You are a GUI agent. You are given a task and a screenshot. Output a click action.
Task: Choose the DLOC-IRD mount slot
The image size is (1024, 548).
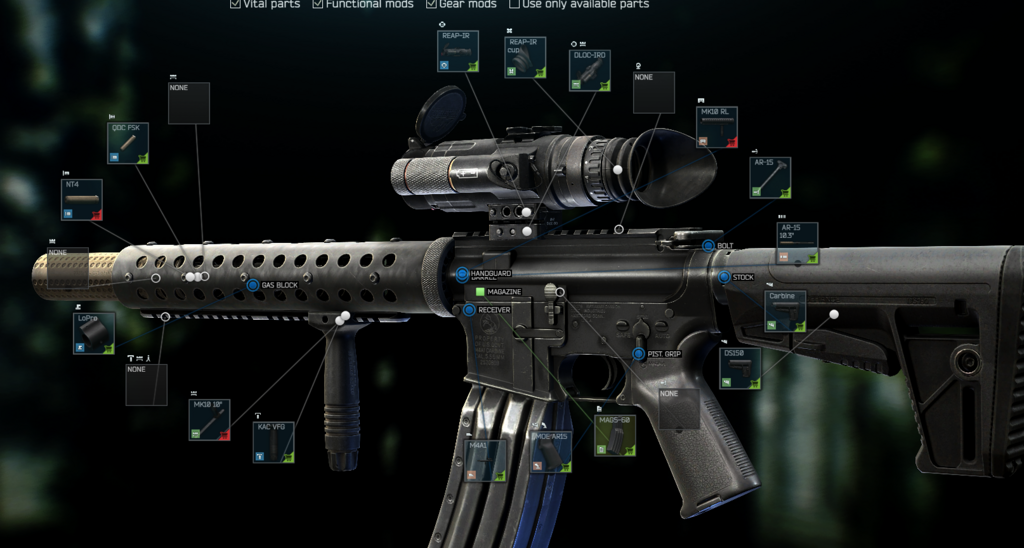pos(589,71)
